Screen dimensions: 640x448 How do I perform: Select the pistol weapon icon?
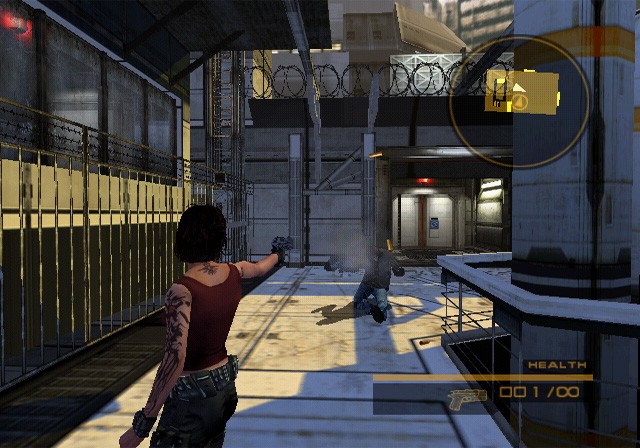467,395
